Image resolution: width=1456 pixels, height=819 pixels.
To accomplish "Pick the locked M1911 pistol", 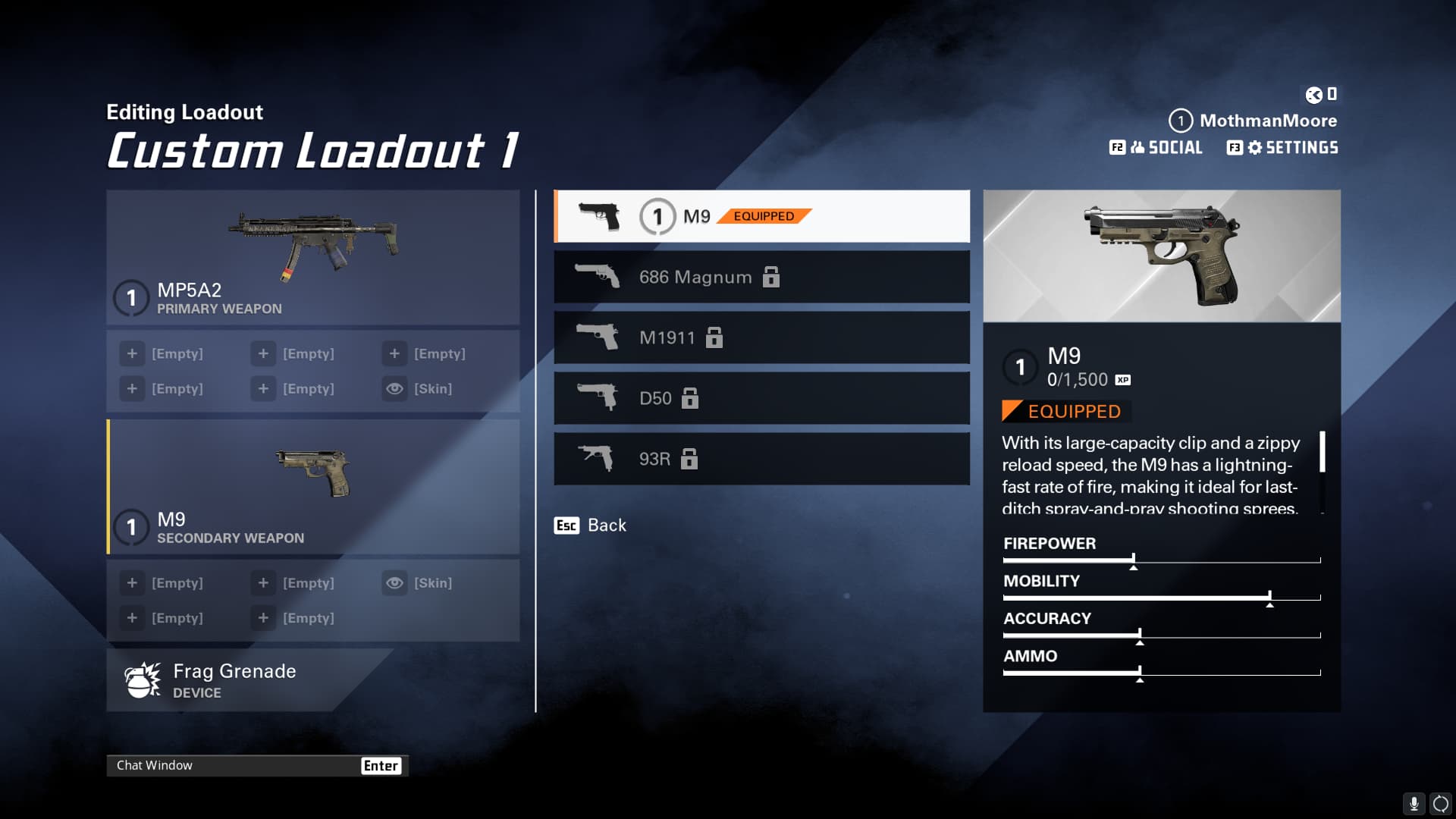I will (761, 337).
